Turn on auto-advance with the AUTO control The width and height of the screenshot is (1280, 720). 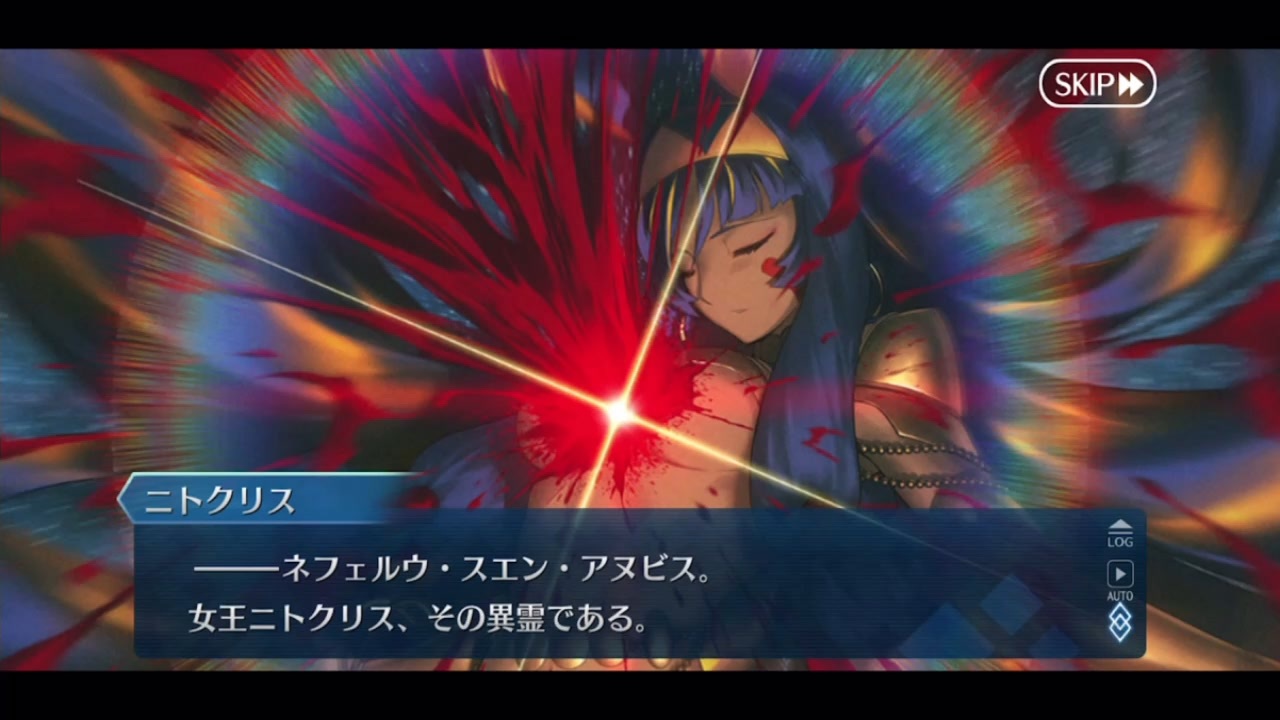(1119, 580)
